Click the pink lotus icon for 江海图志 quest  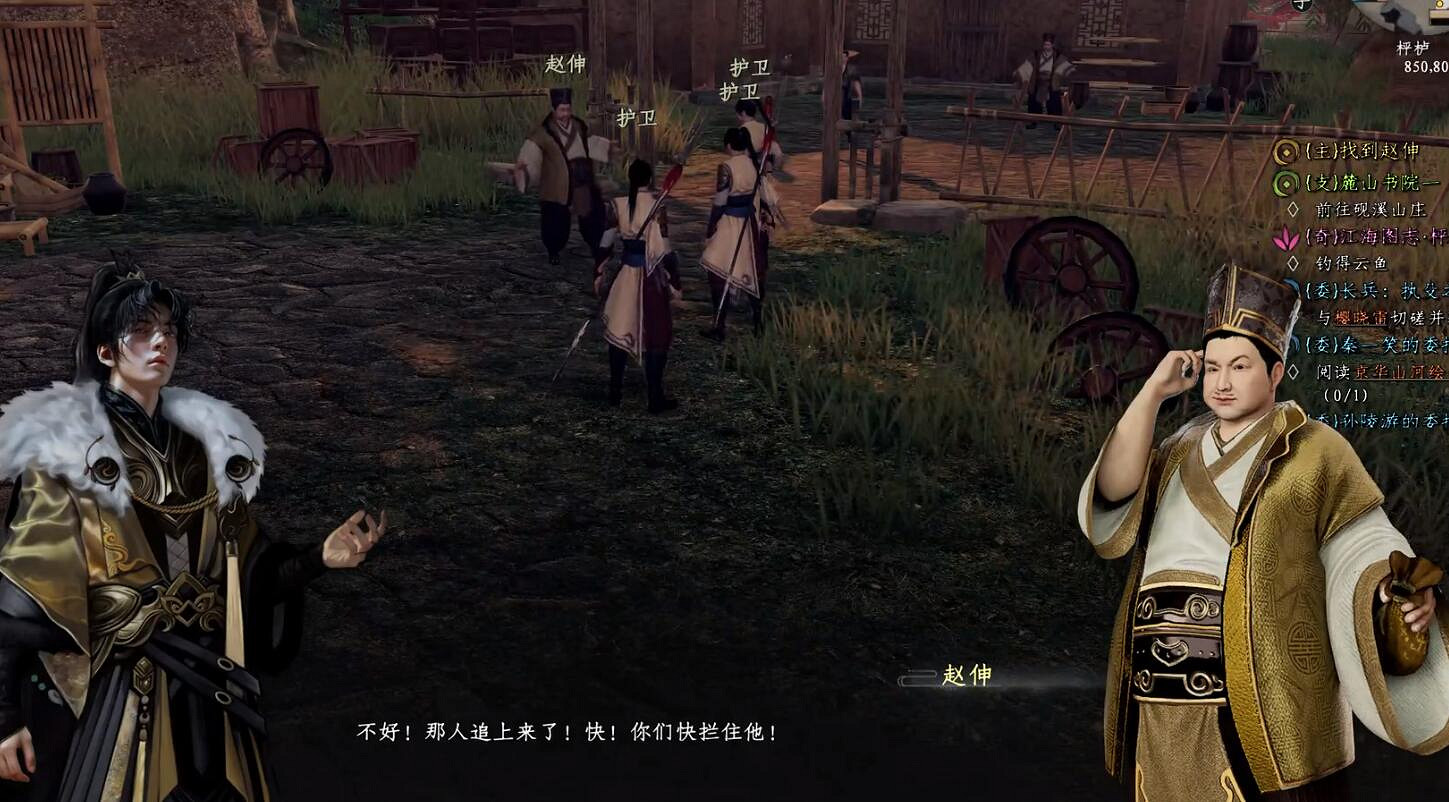point(1287,237)
